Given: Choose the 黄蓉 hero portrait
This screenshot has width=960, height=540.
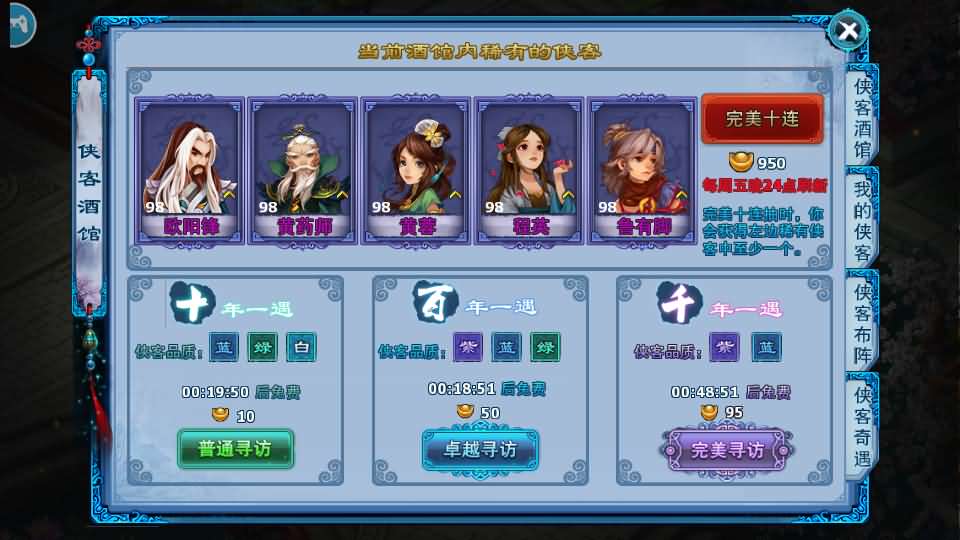Looking at the screenshot, I should coord(416,170).
